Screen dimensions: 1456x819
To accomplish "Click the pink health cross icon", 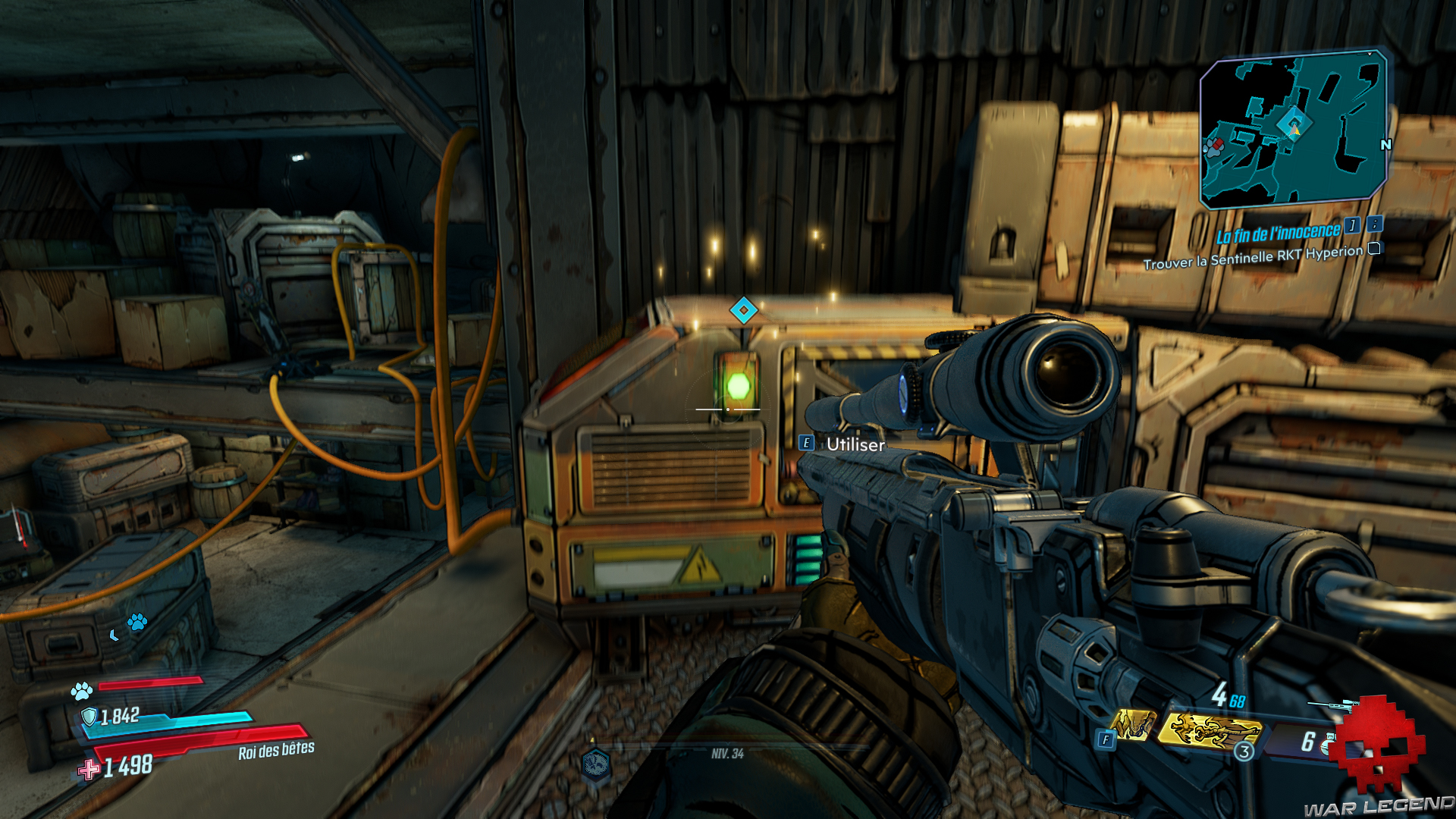I will [x=89, y=770].
